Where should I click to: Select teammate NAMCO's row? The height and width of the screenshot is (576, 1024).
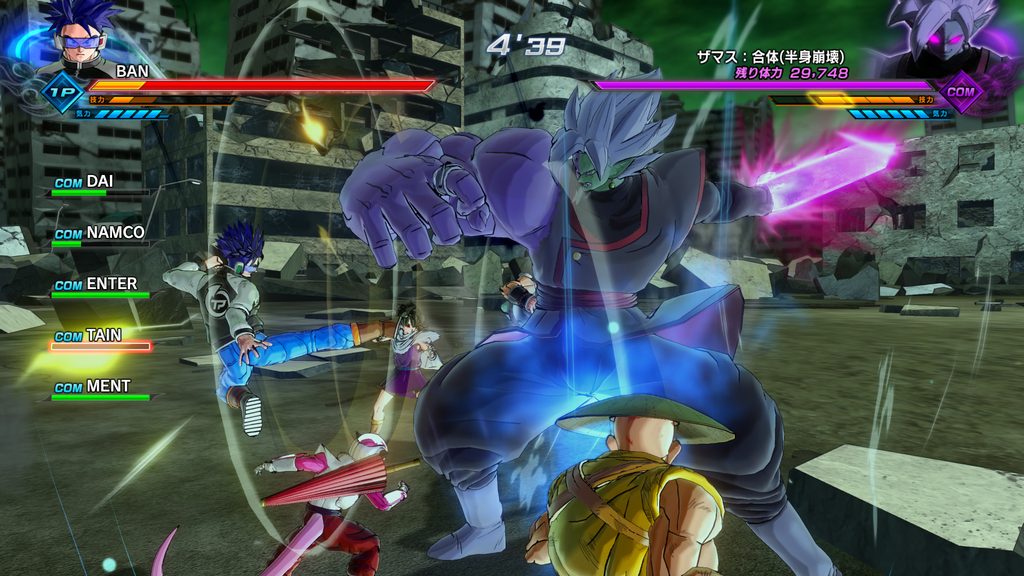click(x=100, y=234)
